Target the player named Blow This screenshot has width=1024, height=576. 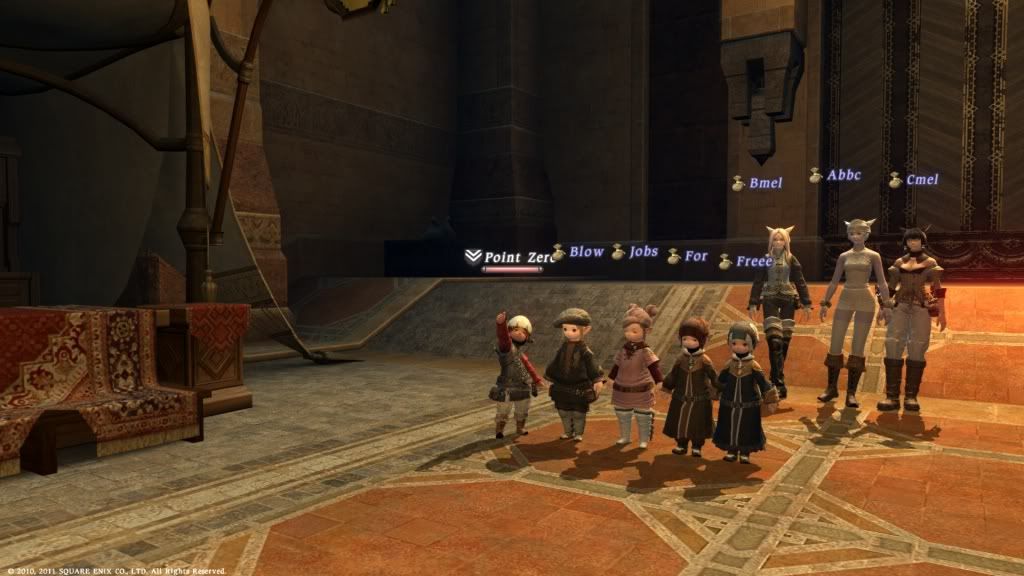[x=586, y=252]
